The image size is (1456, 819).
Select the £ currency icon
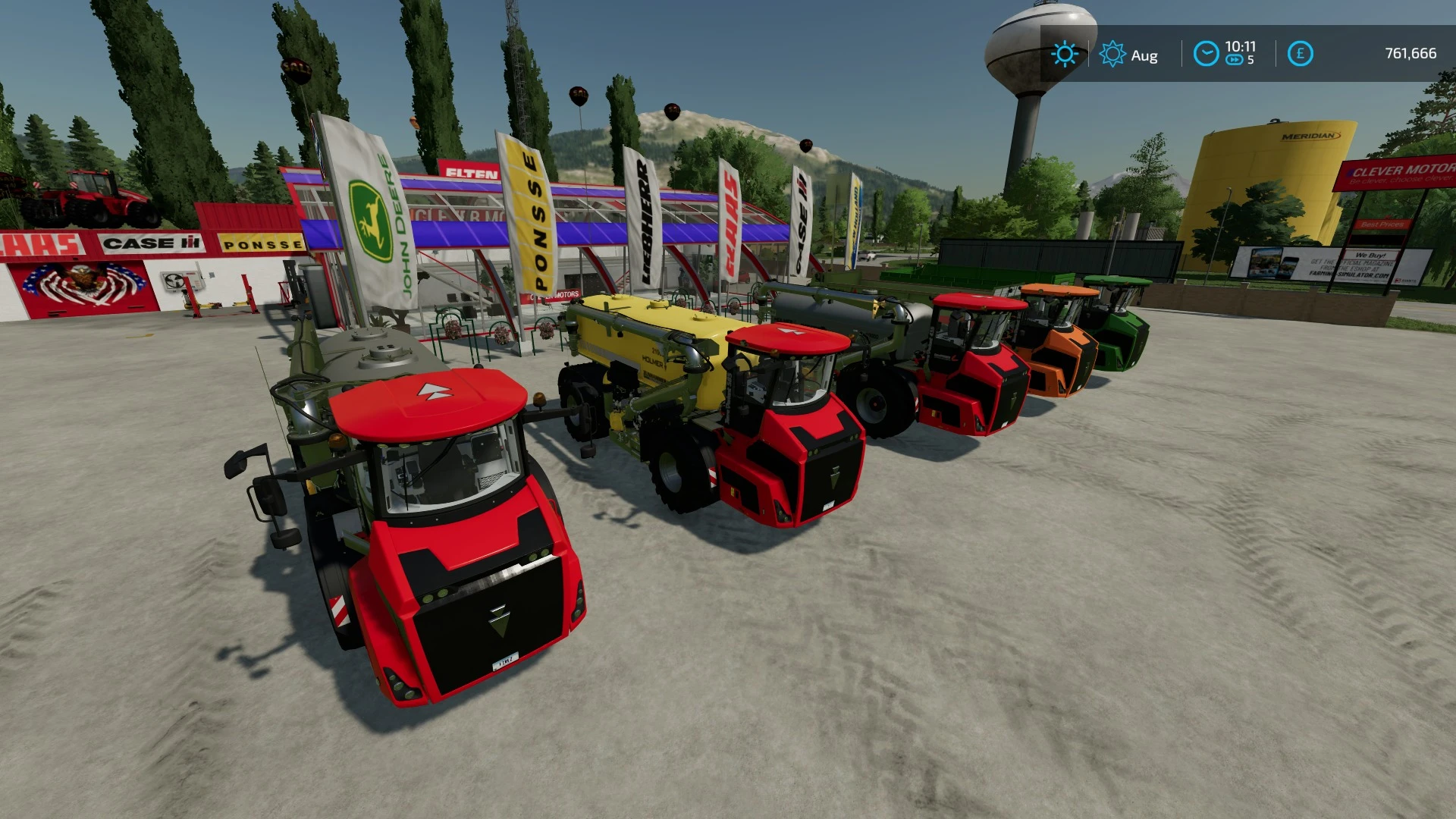point(1300,53)
